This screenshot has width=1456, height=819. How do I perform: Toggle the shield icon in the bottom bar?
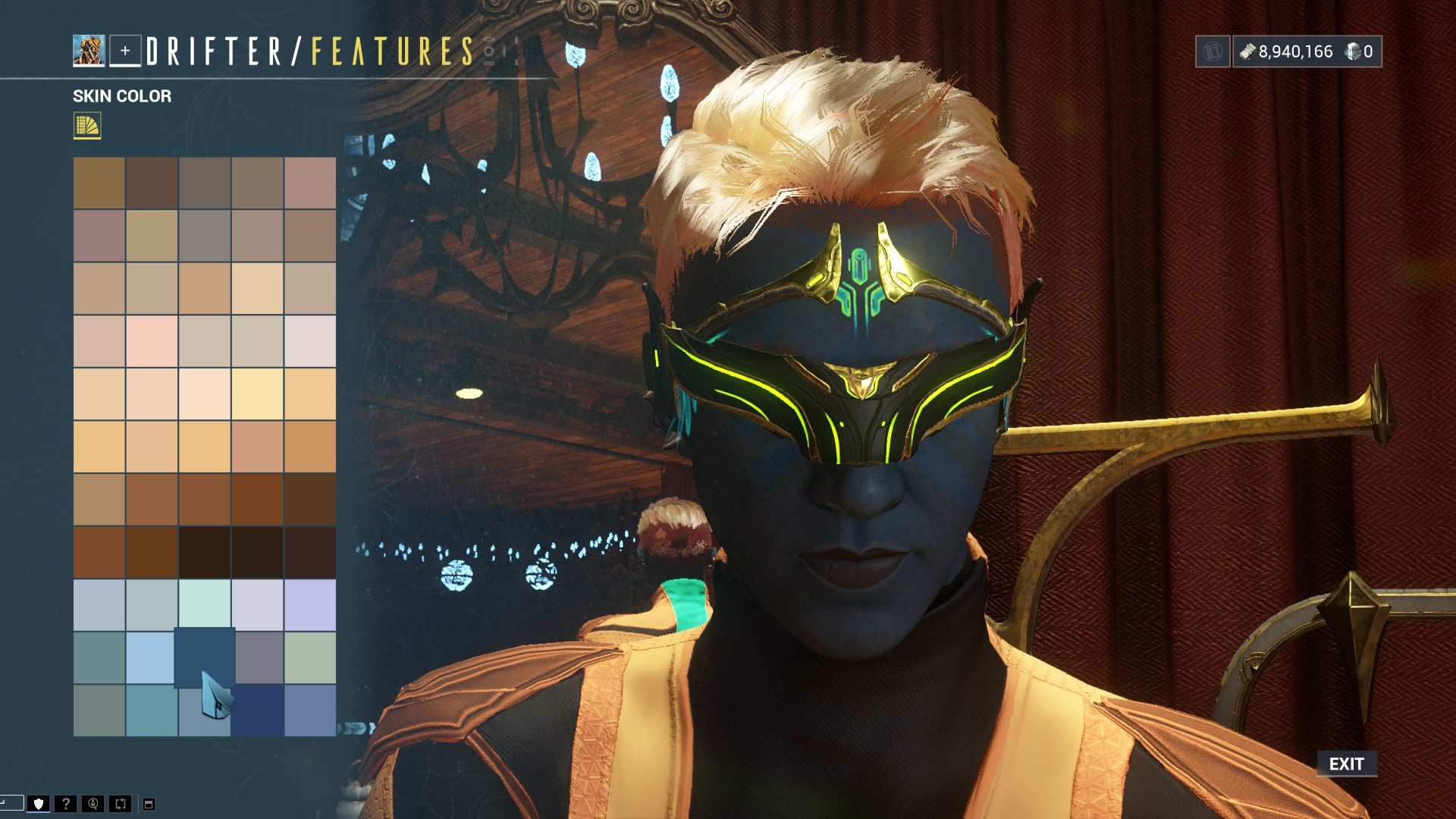[39, 802]
